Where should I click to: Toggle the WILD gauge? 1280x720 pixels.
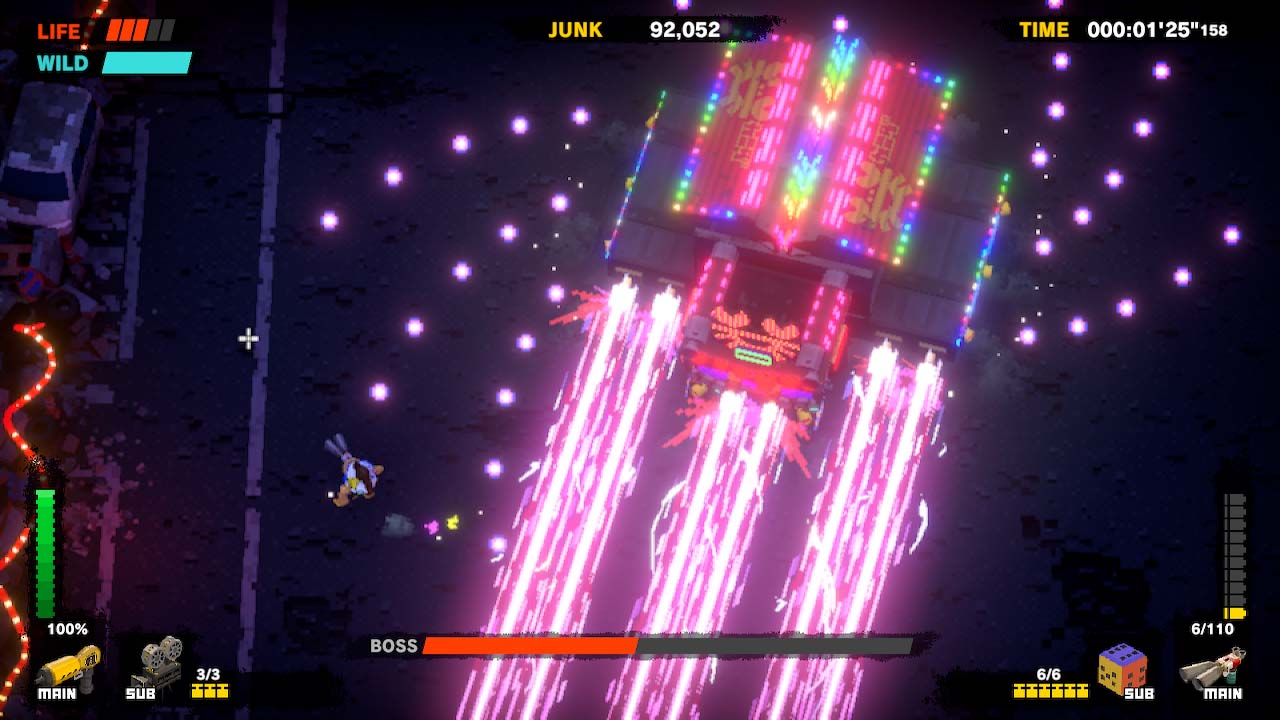146,62
